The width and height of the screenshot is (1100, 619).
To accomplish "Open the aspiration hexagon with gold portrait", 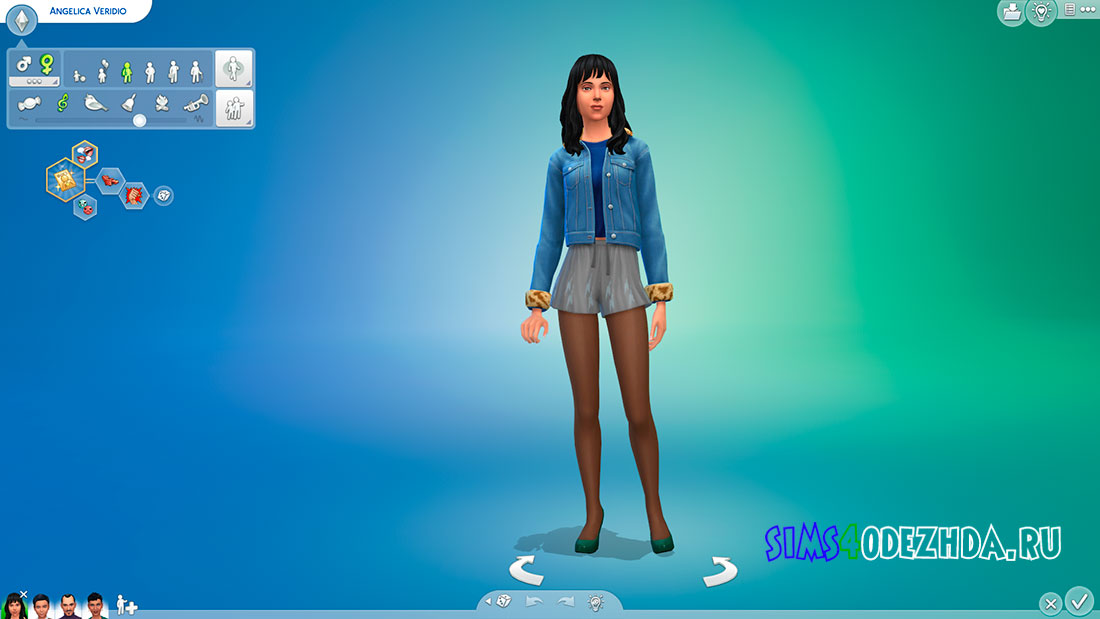I will point(65,179).
